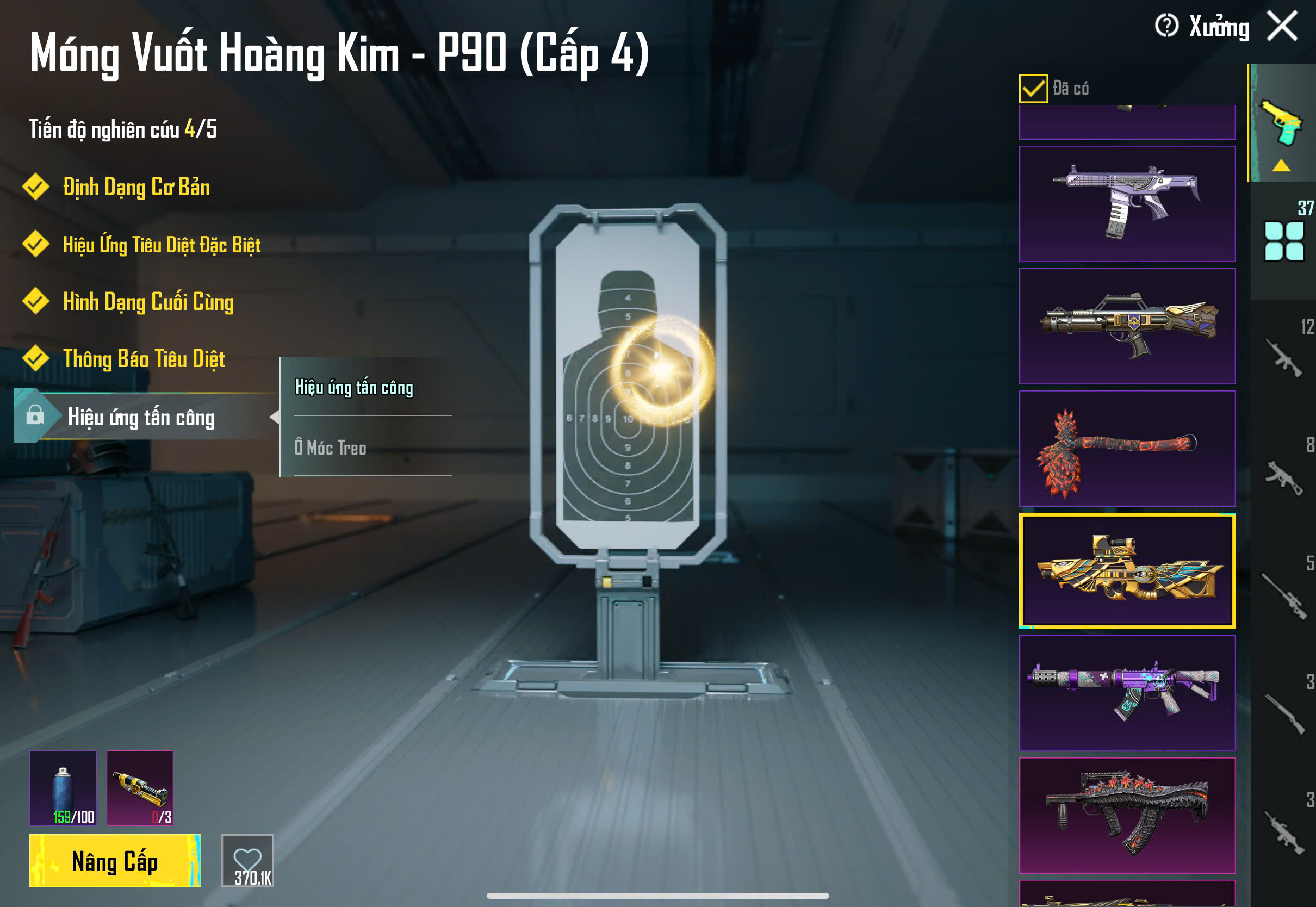
Task: Close the weapon workshop screen
Action: pyautogui.click(x=1282, y=27)
